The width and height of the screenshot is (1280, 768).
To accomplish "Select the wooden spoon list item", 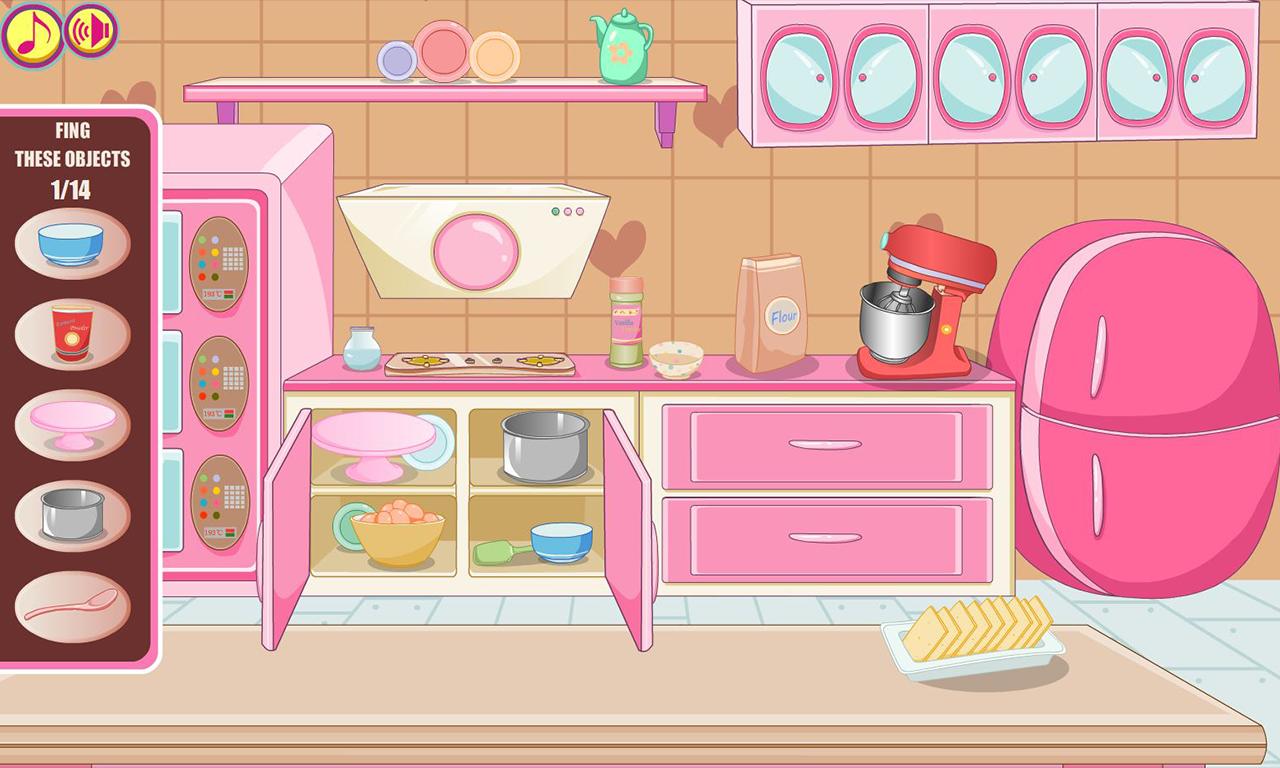I will click(x=70, y=607).
